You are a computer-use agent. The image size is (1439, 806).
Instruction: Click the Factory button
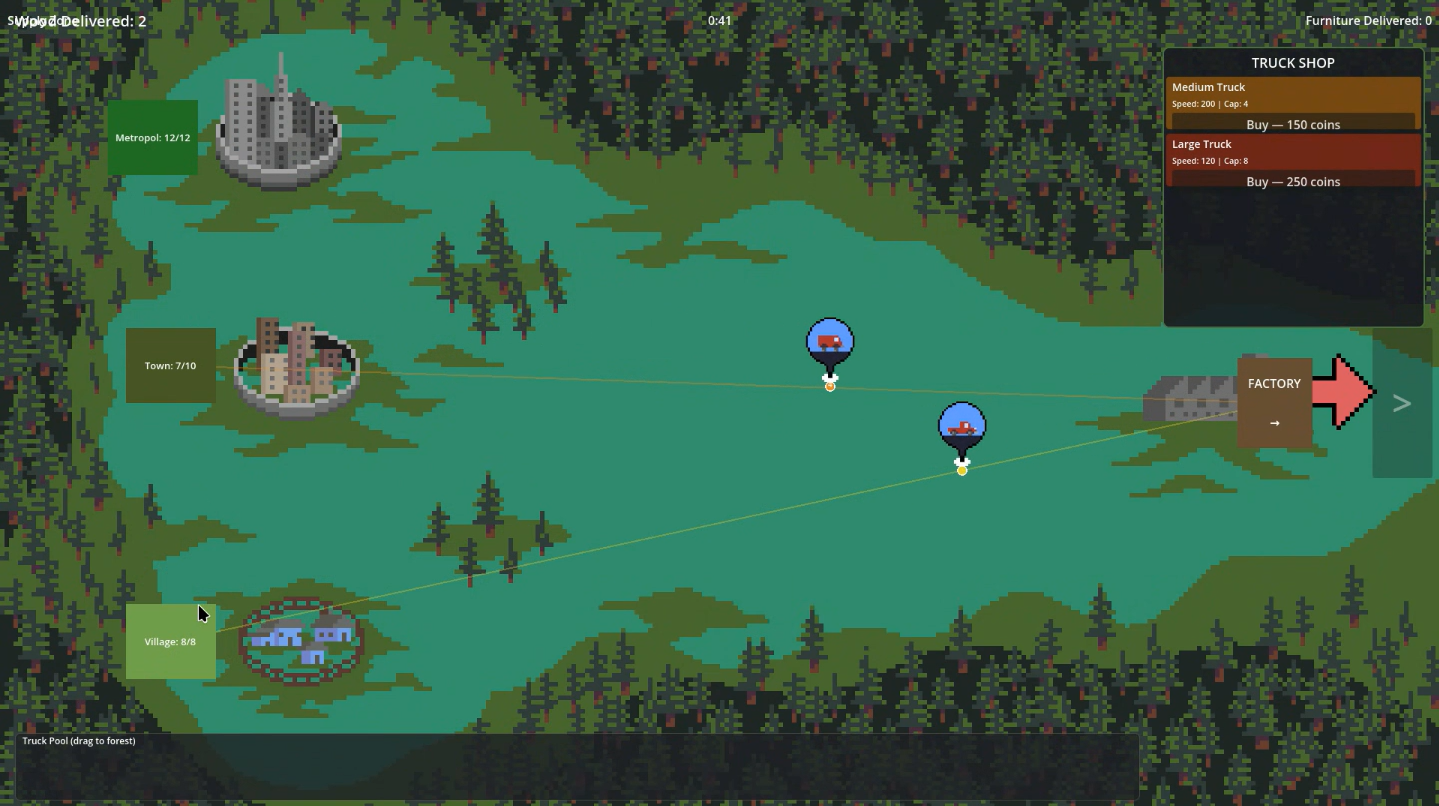pyautogui.click(x=1274, y=402)
